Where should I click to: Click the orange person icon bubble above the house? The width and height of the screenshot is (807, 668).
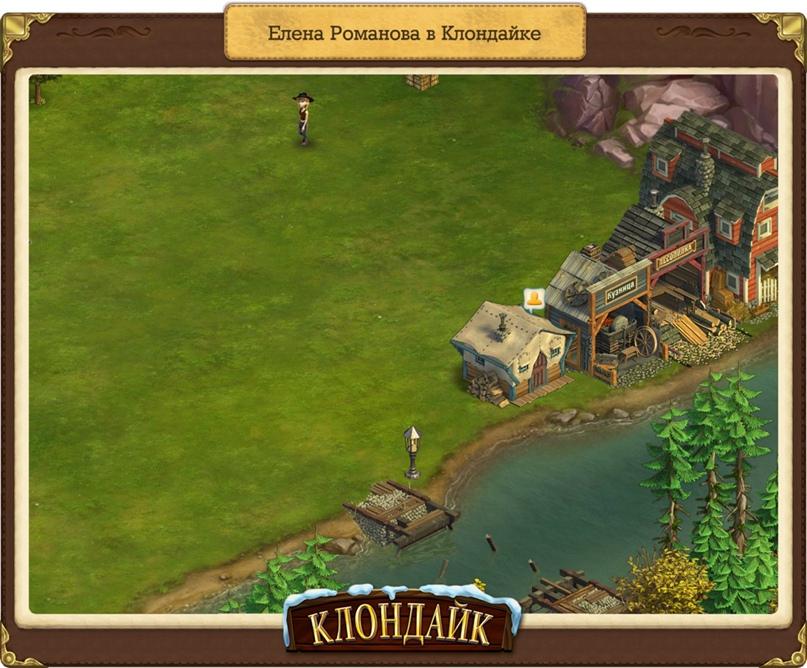534,298
